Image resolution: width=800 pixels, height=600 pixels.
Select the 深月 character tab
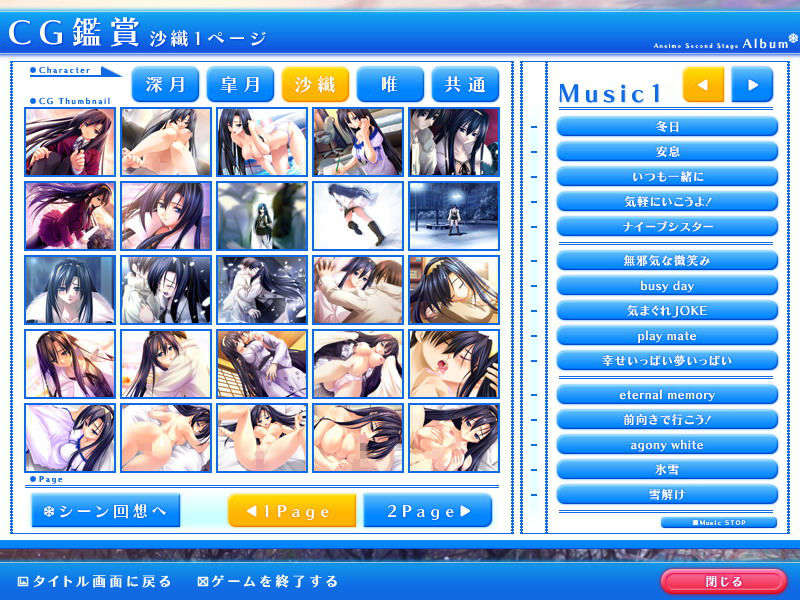pyautogui.click(x=165, y=84)
